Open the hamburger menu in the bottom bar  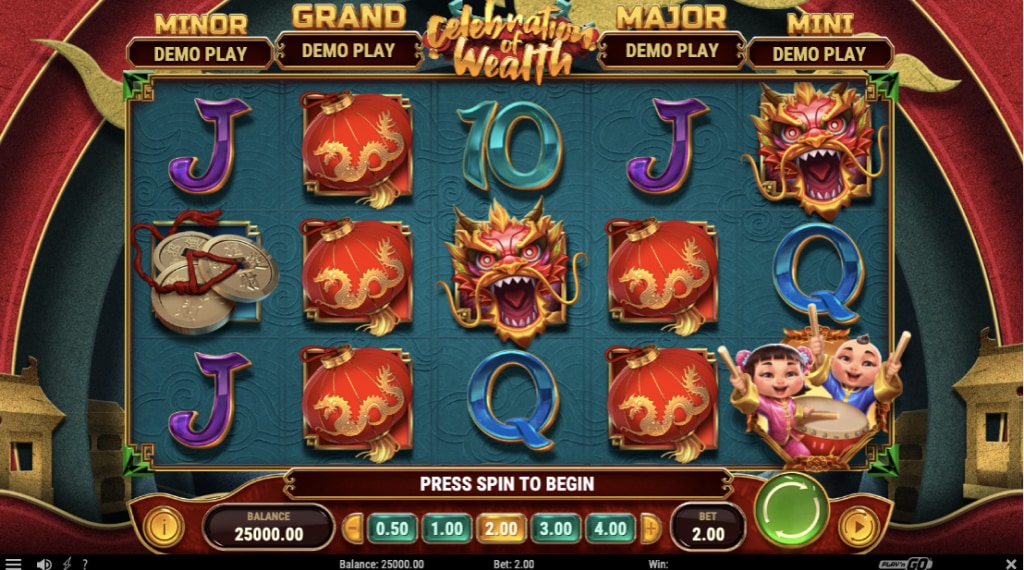click(x=13, y=564)
